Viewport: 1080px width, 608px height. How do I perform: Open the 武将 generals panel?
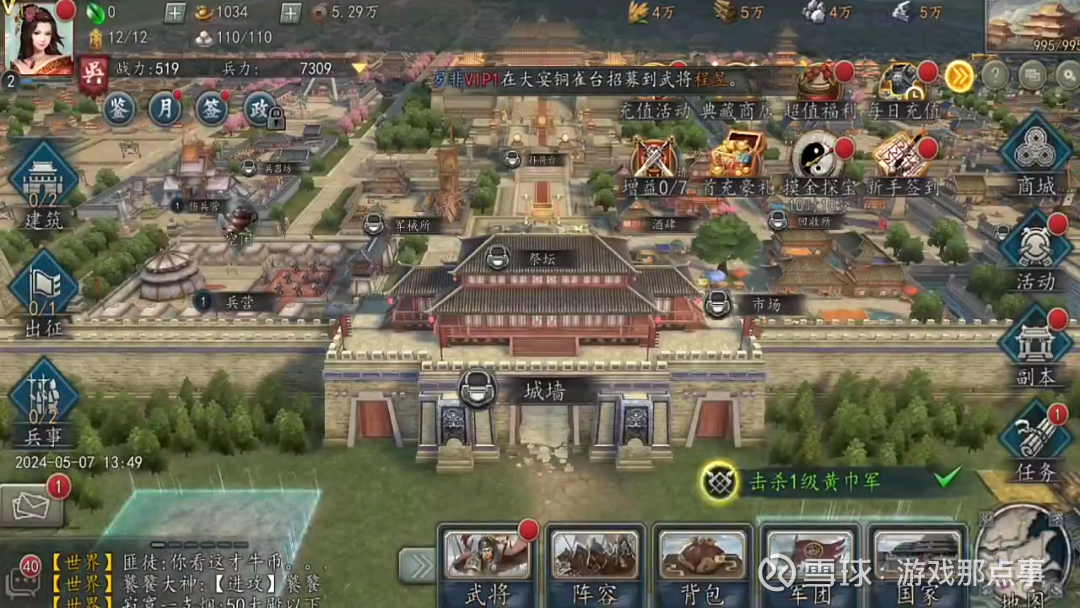tap(487, 566)
